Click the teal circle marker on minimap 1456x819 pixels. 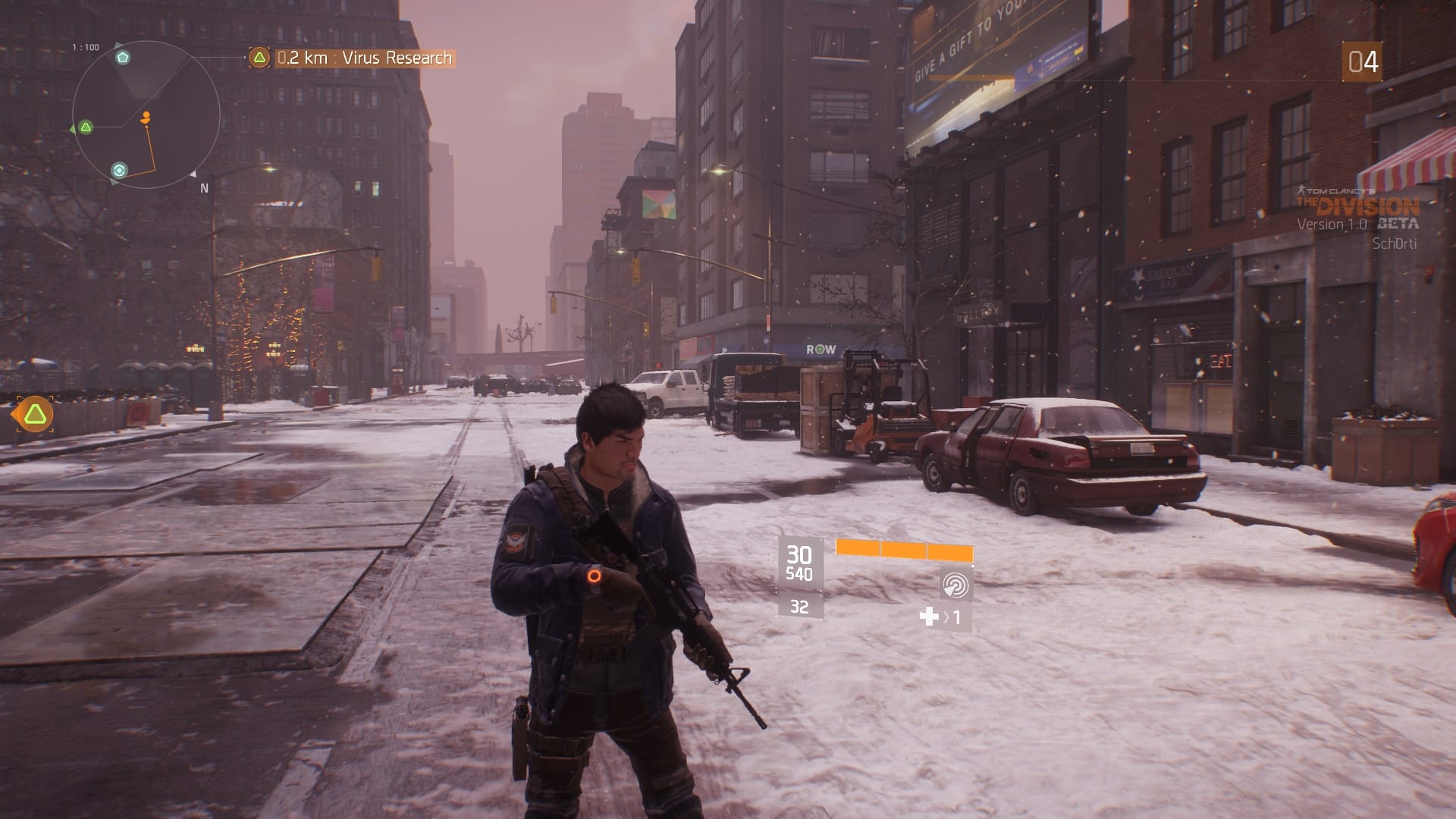(x=119, y=171)
